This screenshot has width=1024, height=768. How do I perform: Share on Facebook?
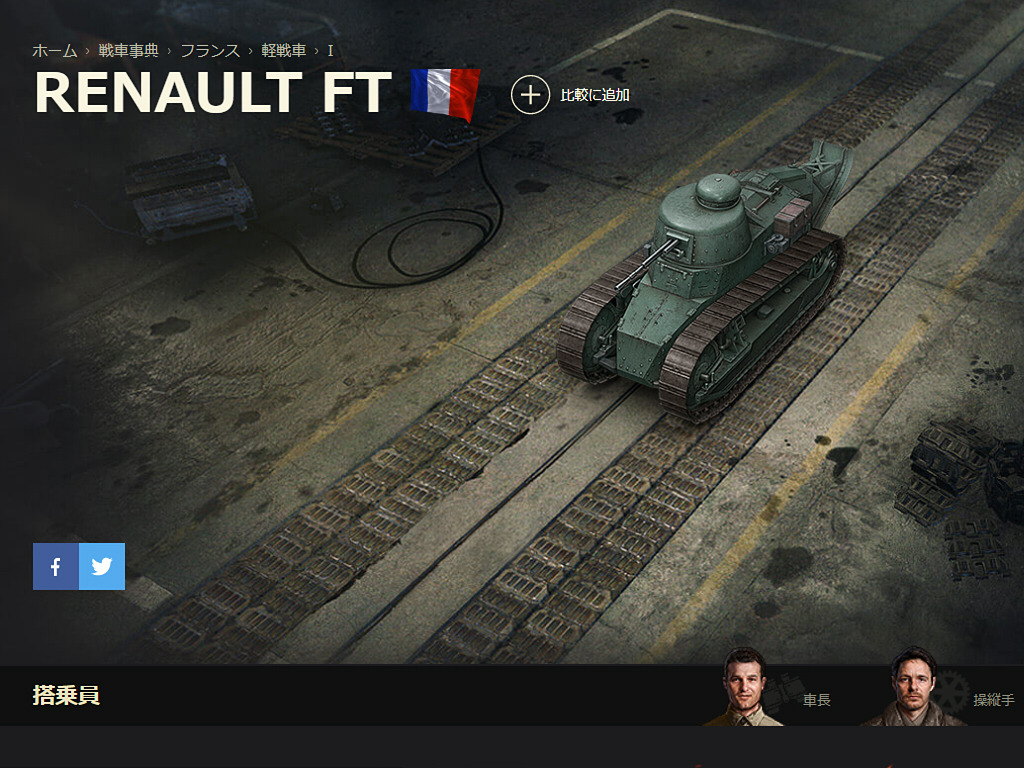[56, 567]
